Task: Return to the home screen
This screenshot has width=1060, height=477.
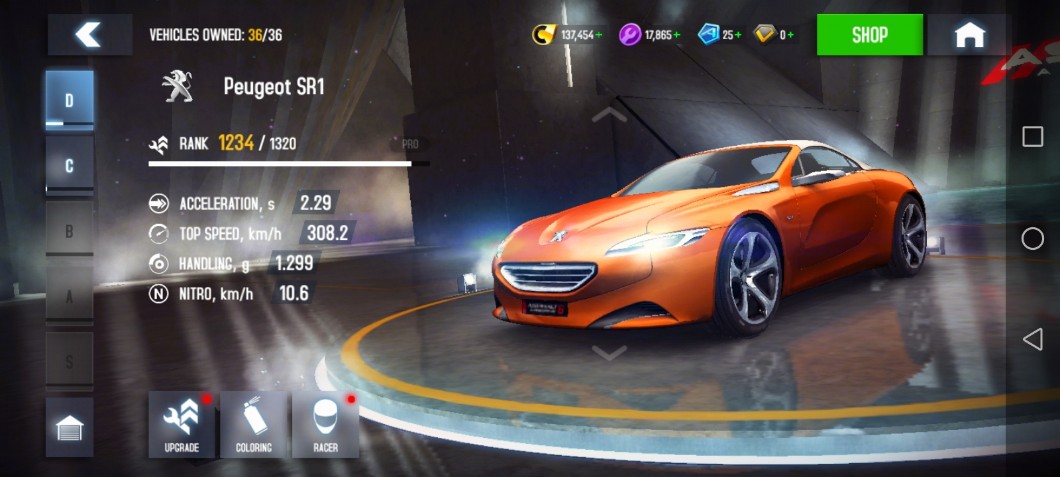Action: tap(968, 35)
